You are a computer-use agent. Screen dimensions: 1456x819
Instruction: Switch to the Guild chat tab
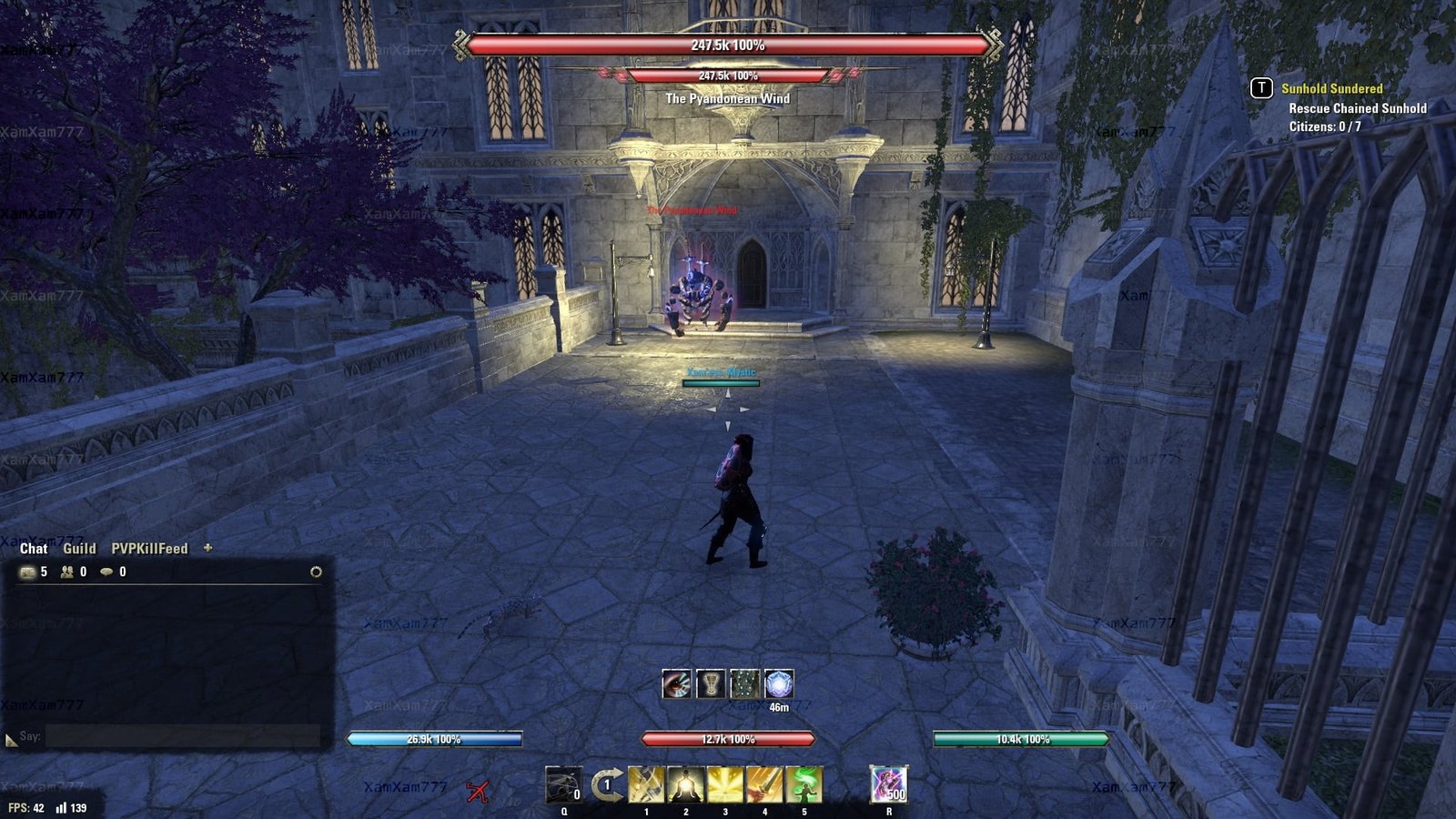(79, 549)
